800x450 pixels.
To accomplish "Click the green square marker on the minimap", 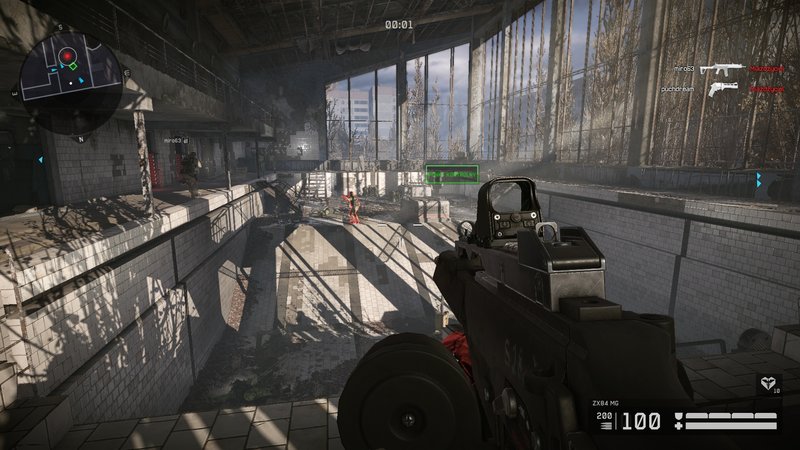I will (72, 67).
